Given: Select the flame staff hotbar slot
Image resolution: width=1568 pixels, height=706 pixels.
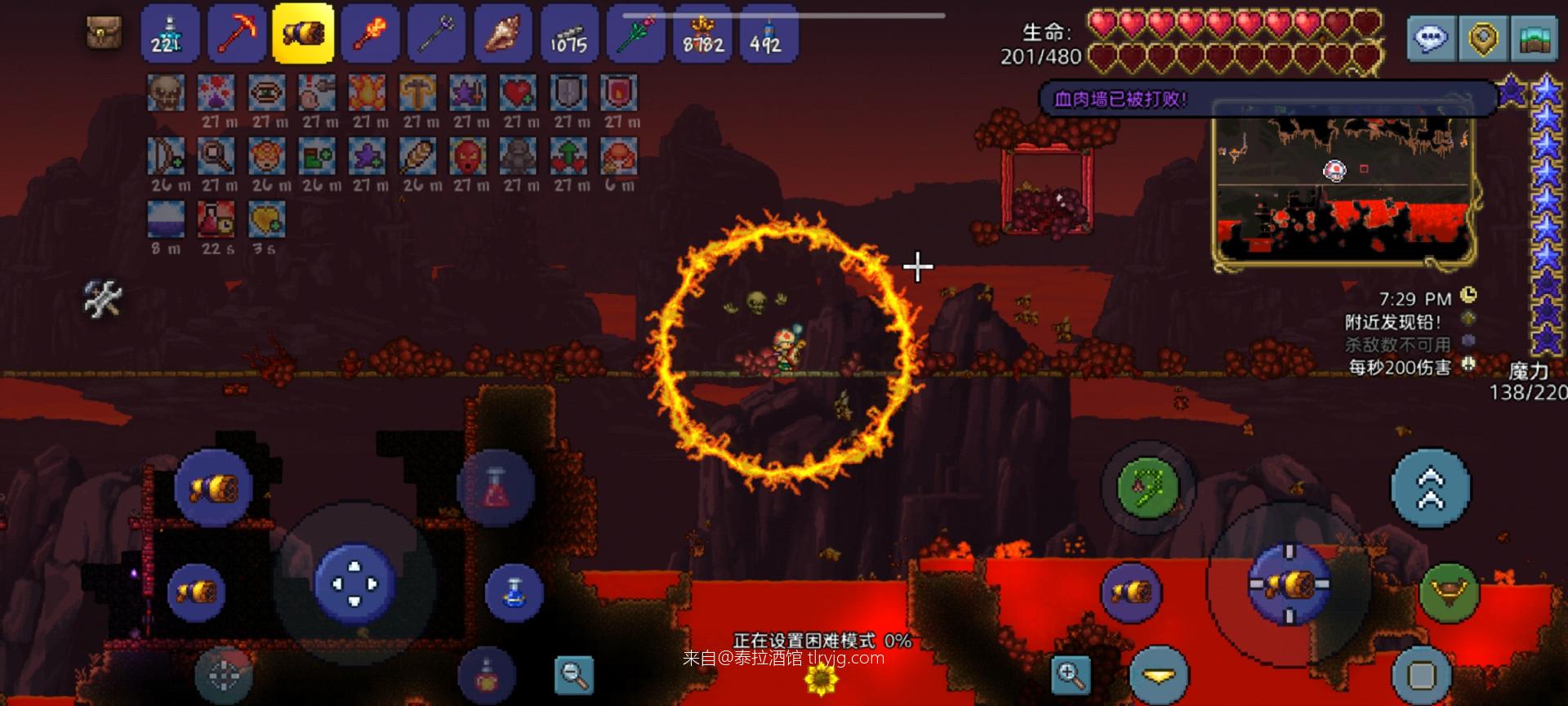Looking at the screenshot, I should (370, 34).
